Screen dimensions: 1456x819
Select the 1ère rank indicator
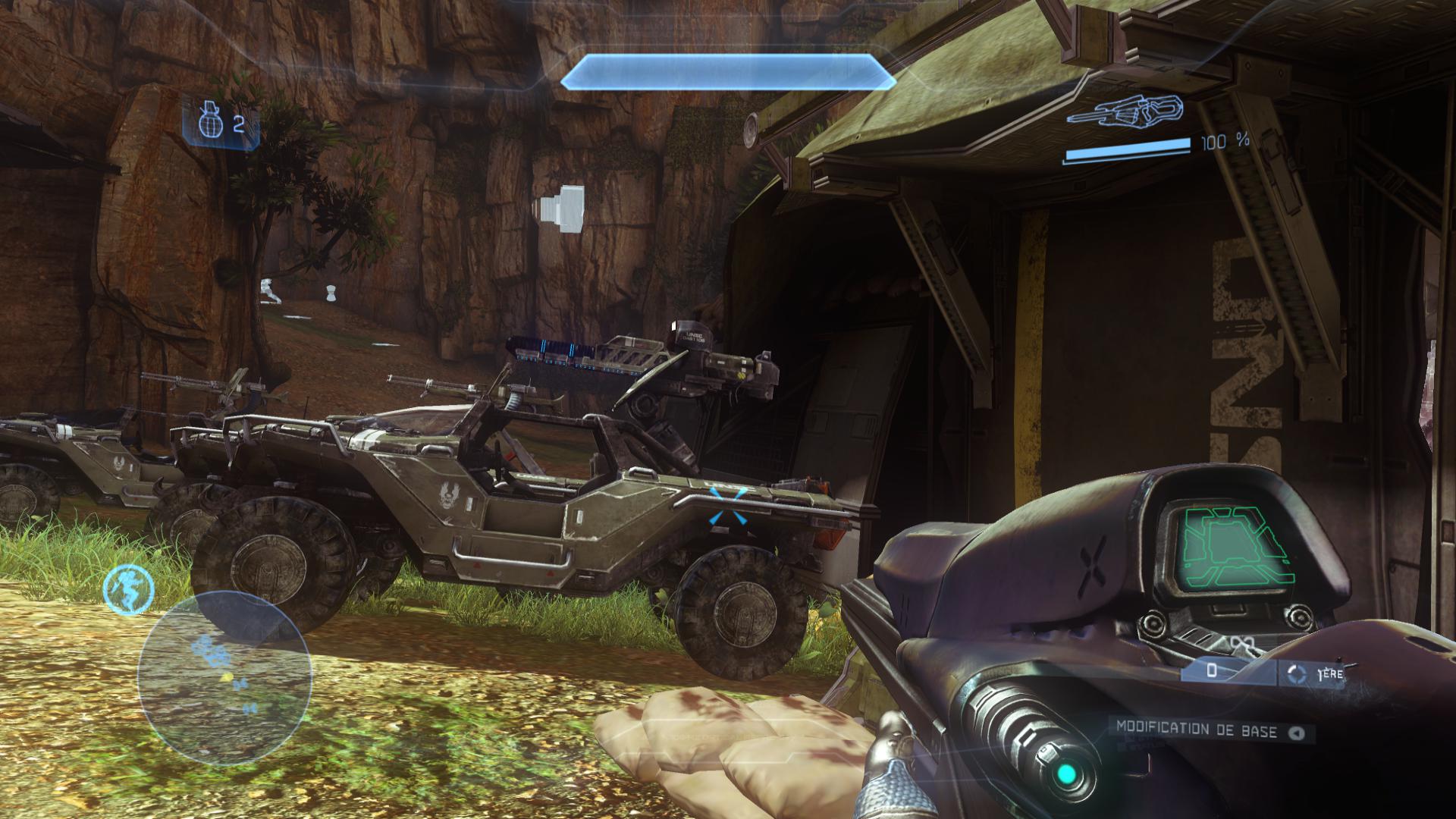click(1318, 673)
